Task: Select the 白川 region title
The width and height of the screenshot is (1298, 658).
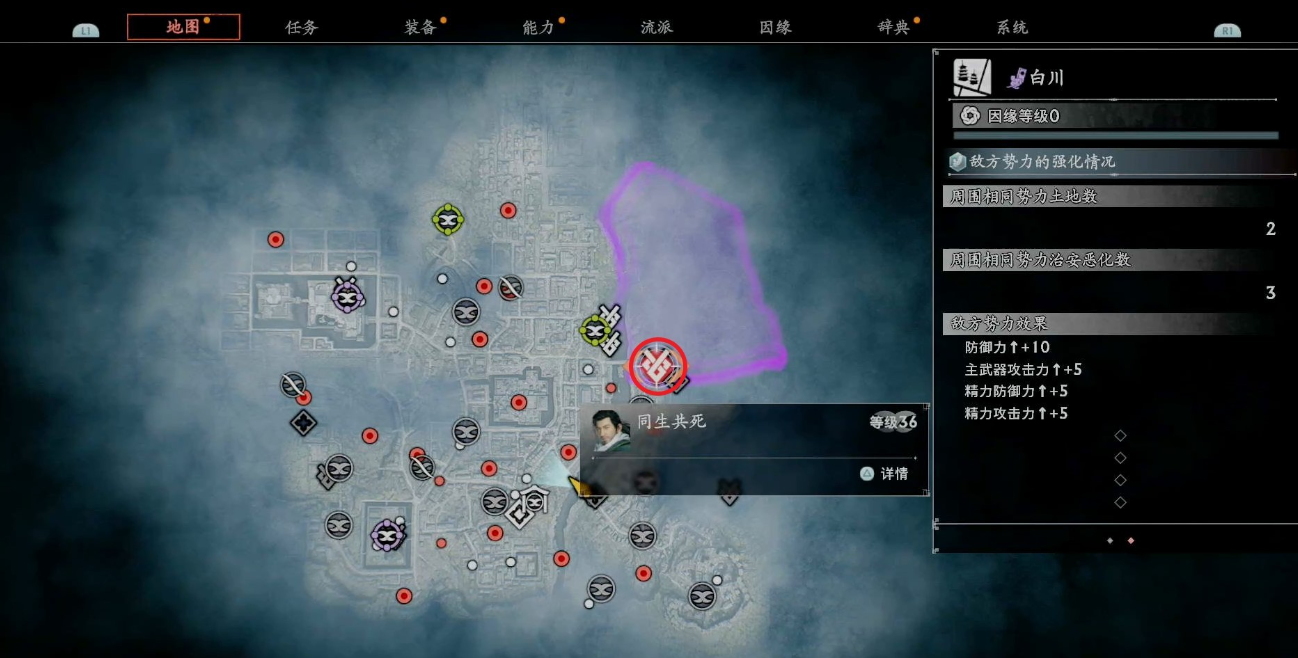Action: point(1047,78)
